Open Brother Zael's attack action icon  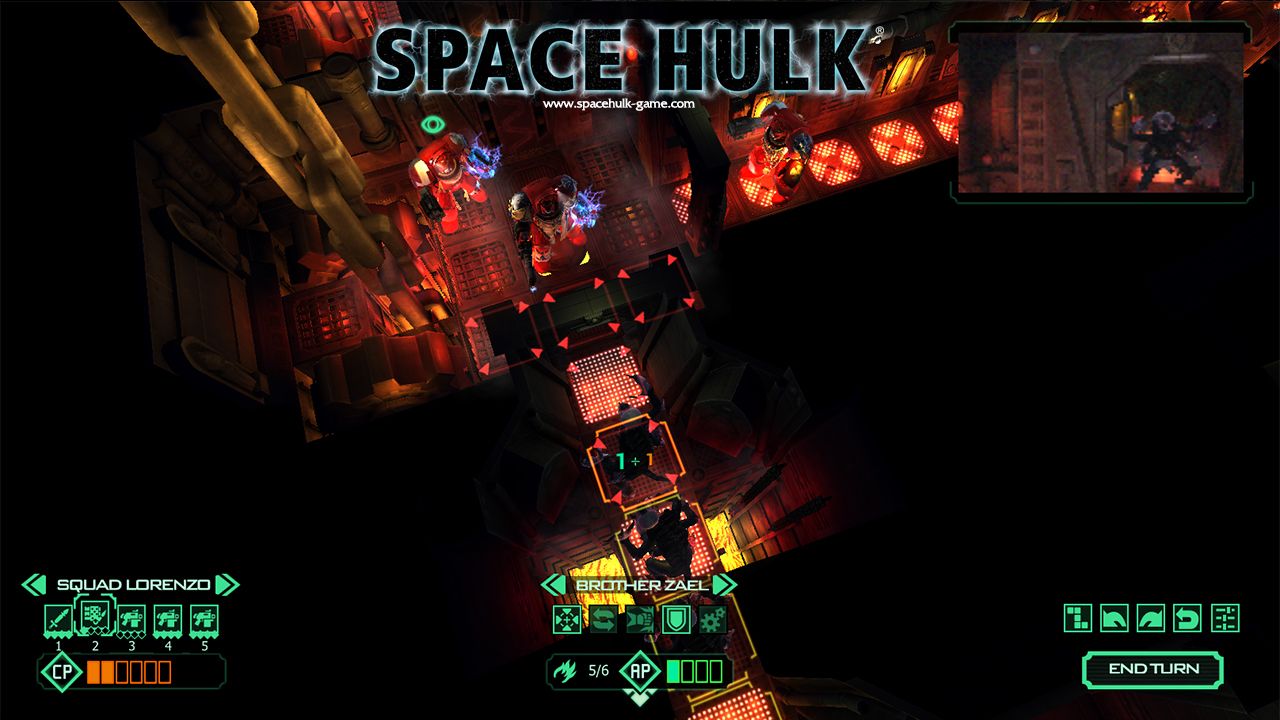pos(638,617)
